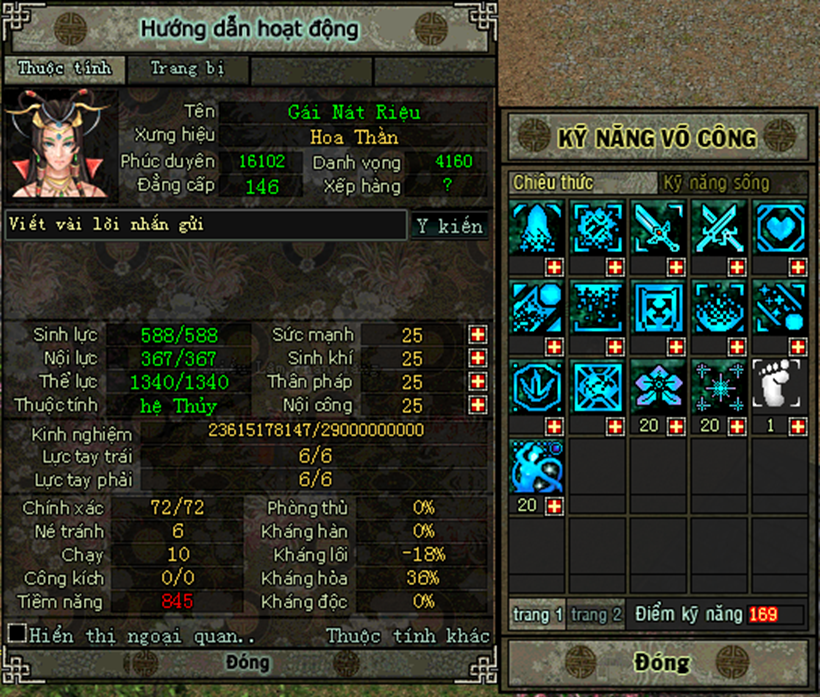
Task: Switch to the Trang bị tab
Action: point(187,69)
